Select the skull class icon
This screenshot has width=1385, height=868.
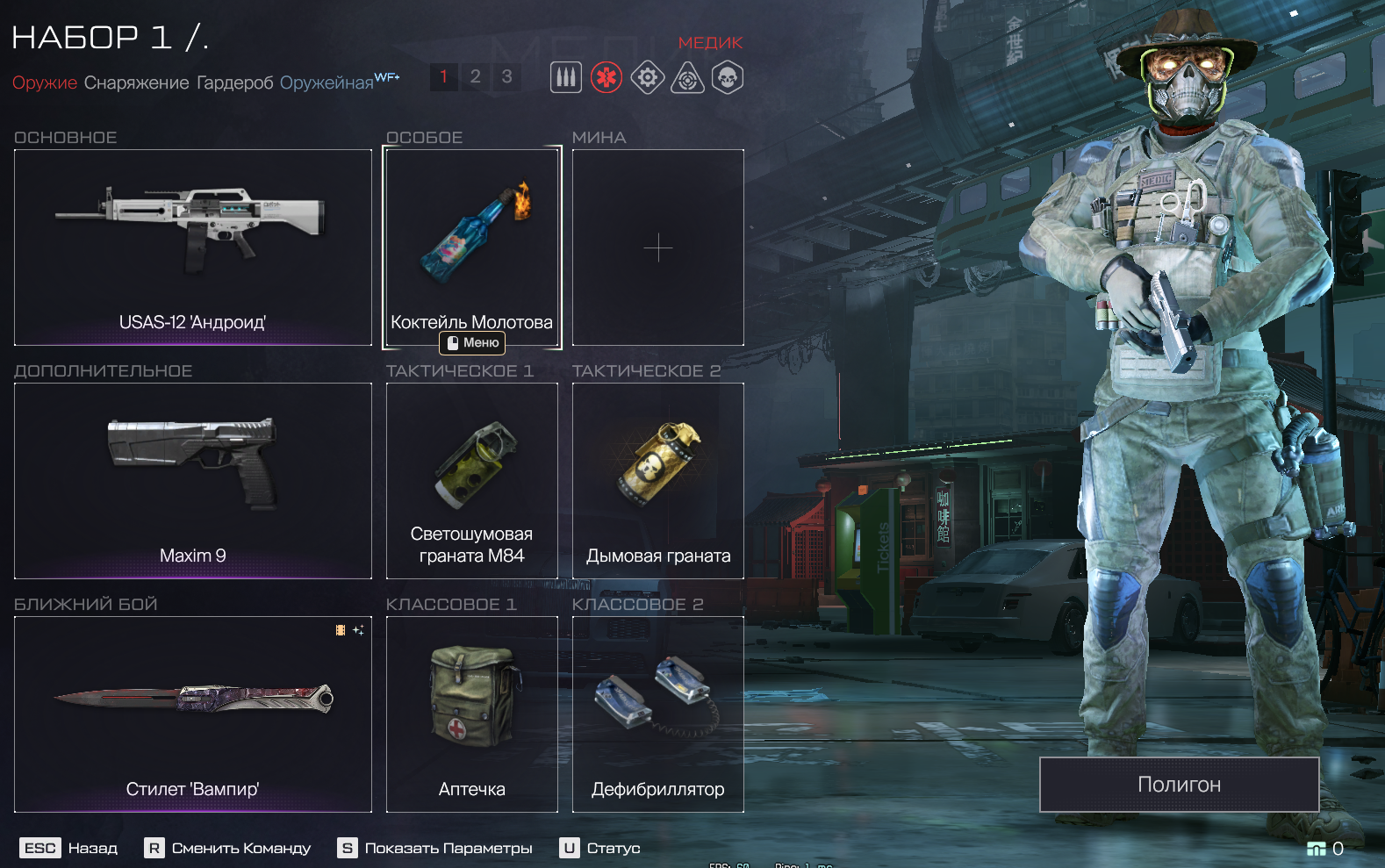click(x=728, y=78)
